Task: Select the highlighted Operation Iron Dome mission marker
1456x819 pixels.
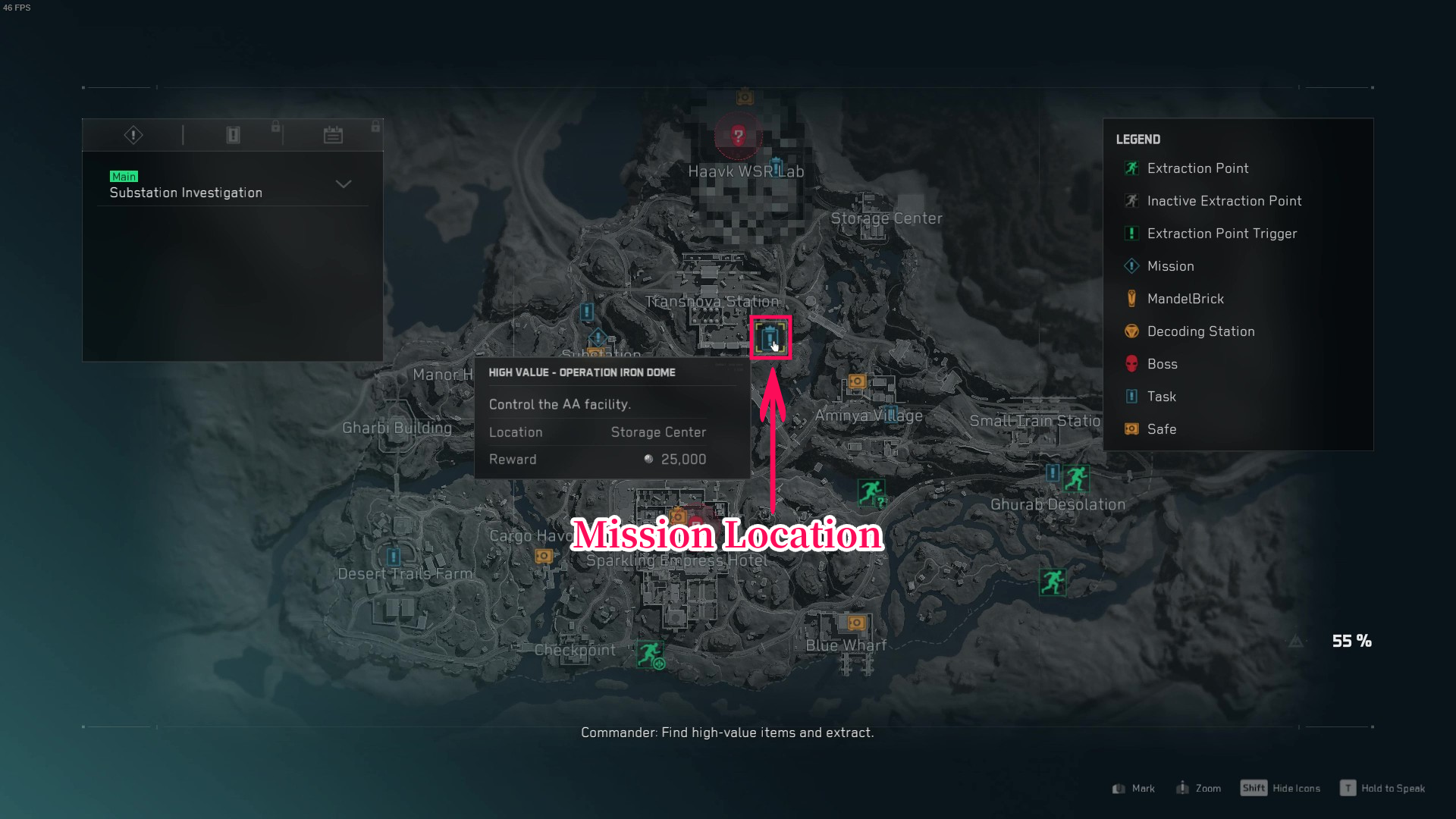Action: [x=770, y=337]
